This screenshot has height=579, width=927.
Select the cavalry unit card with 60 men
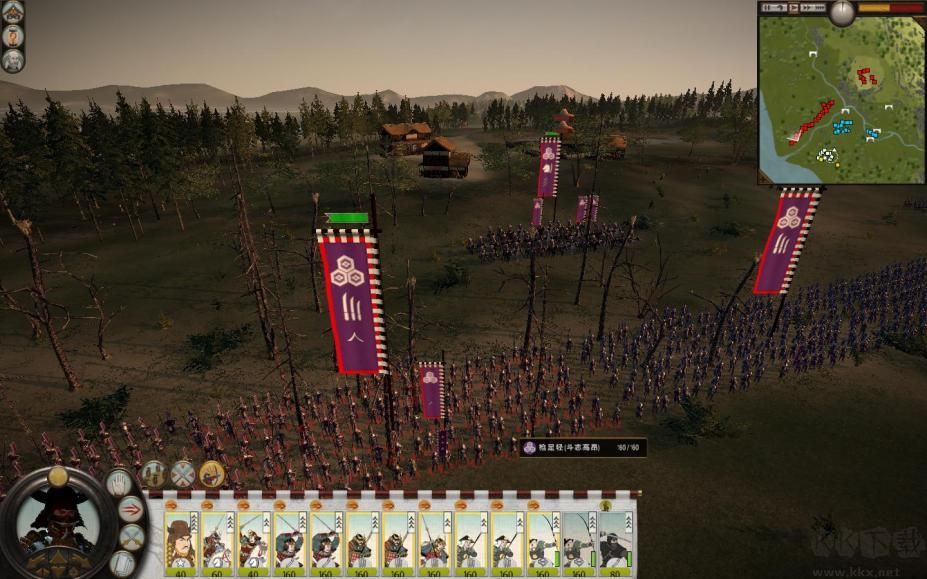pos(217,541)
